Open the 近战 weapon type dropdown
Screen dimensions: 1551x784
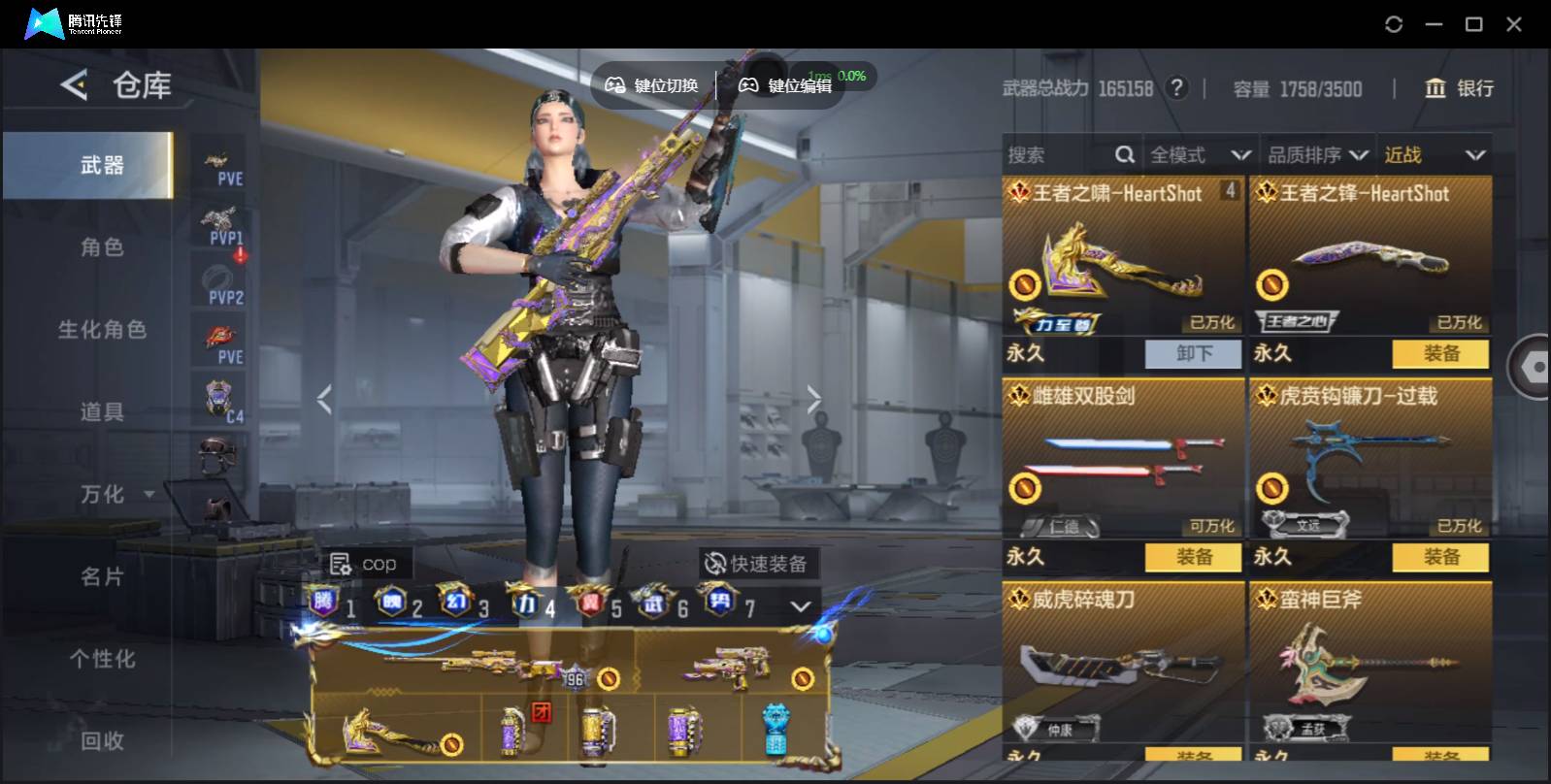click(1434, 155)
